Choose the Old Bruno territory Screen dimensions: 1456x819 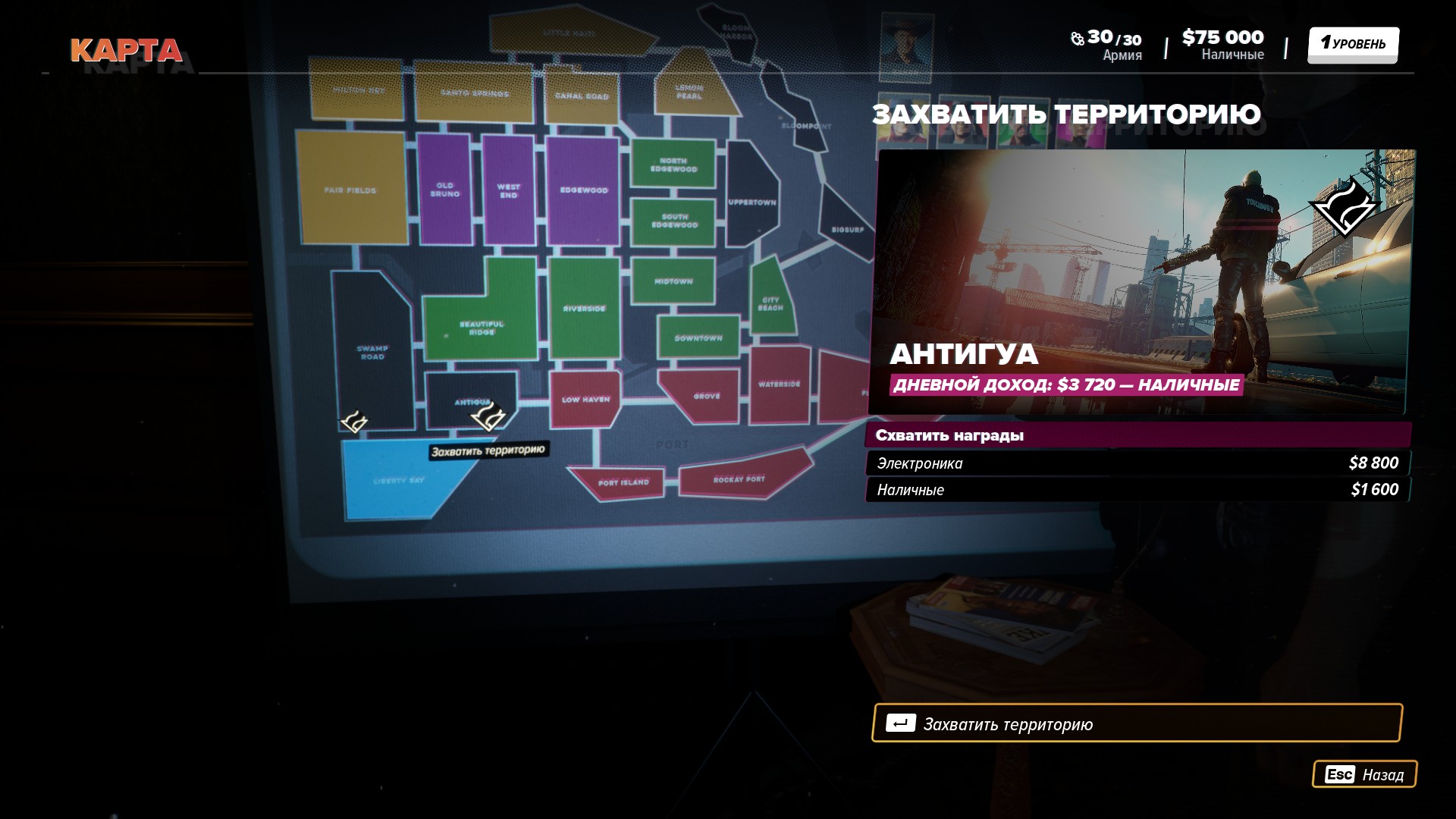[x=444, y=190]
